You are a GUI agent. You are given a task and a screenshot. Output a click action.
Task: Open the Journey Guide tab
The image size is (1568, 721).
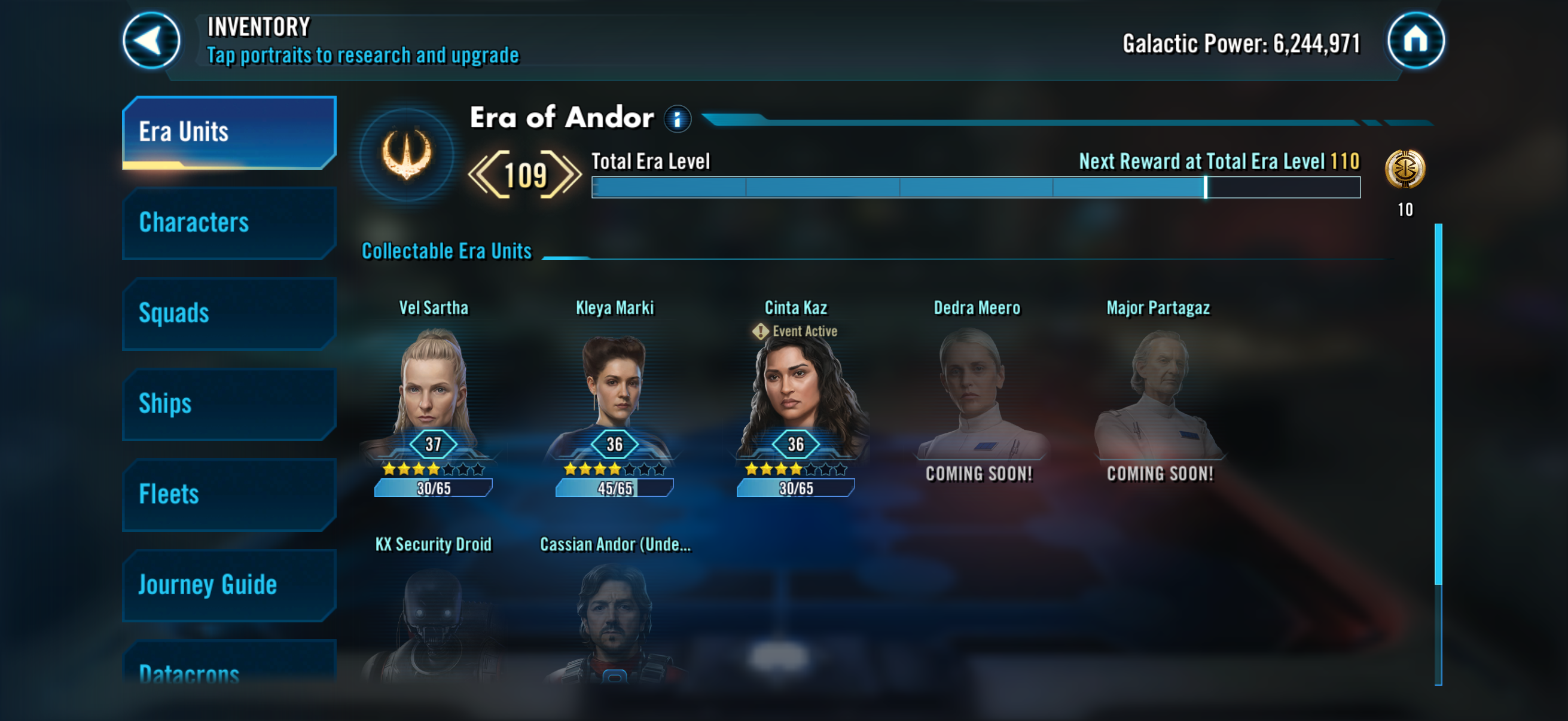coord(229,585)
